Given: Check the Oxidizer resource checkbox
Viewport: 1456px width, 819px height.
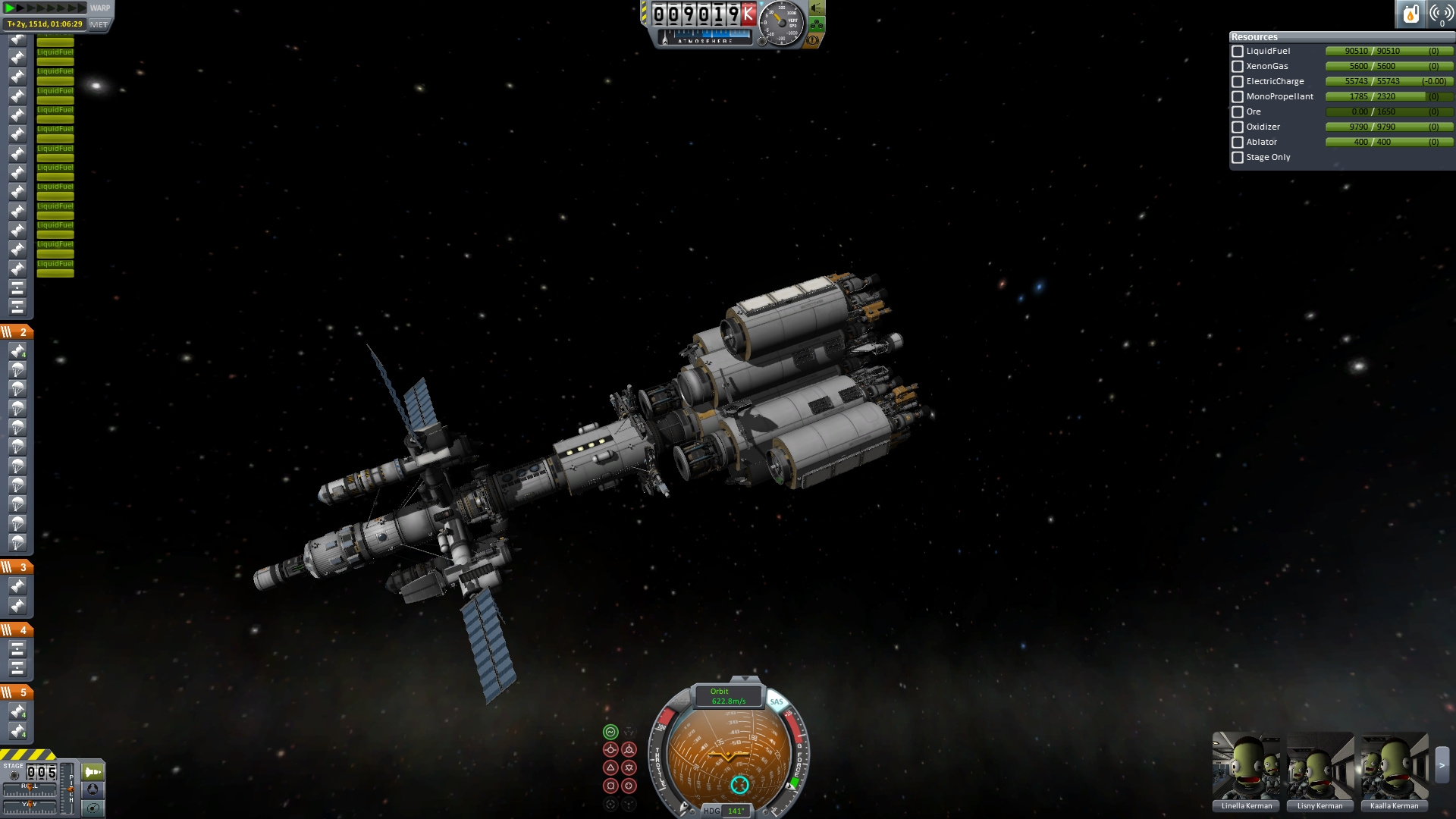Looking at the screenshot, I should pos(1238,127).
